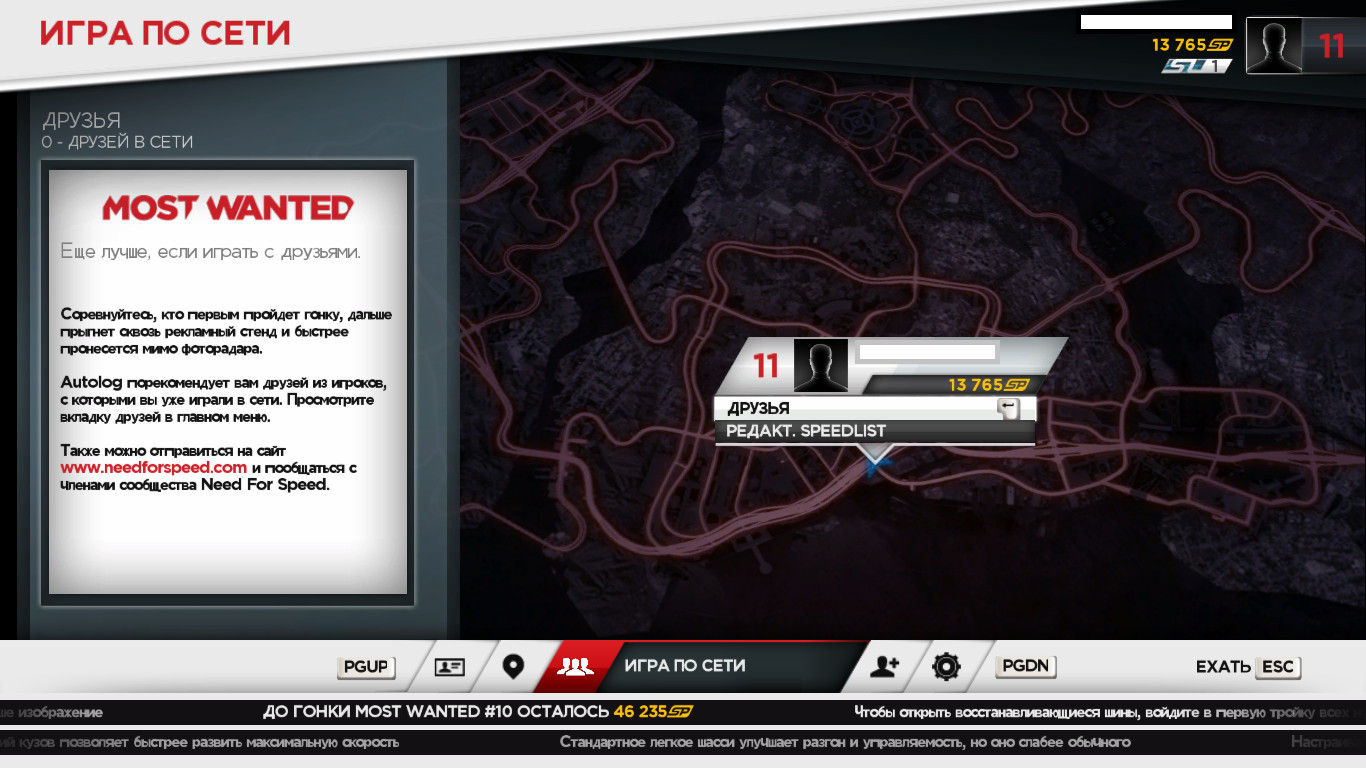Select the ИГРА ПО СЕТИ tab
The height and width of the screenshot is (768, 1366).
coord(684,666)
